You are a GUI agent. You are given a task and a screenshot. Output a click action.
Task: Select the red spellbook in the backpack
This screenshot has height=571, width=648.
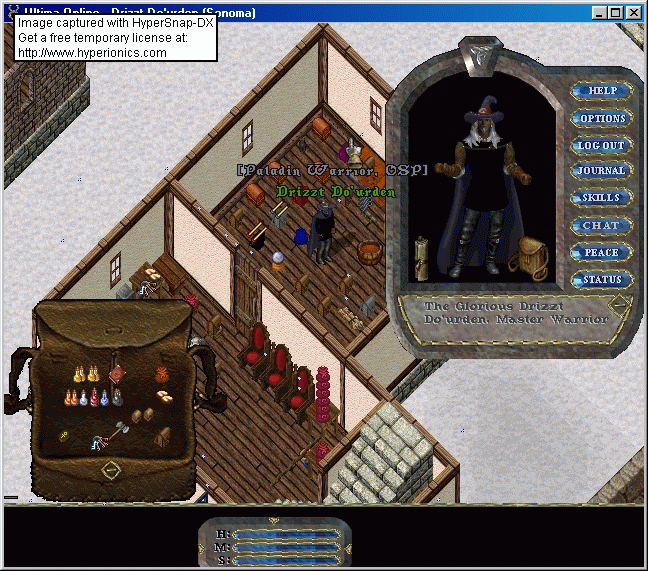(x=117, y=374)
